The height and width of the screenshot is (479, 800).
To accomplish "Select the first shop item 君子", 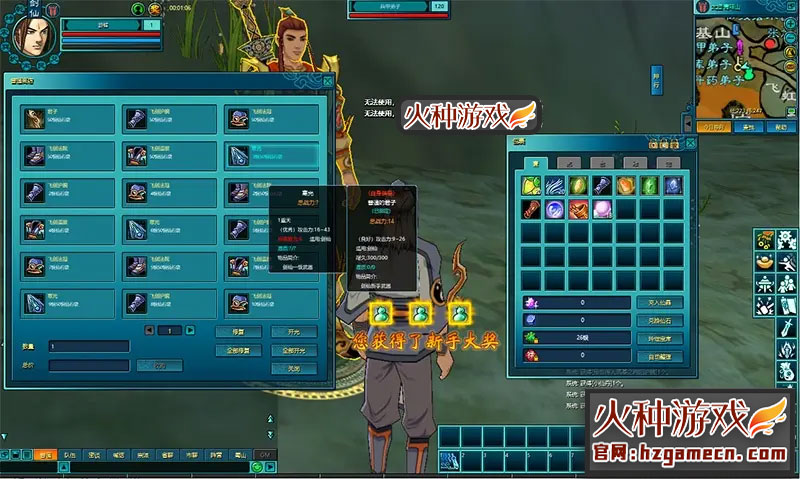I will point(64,119).
